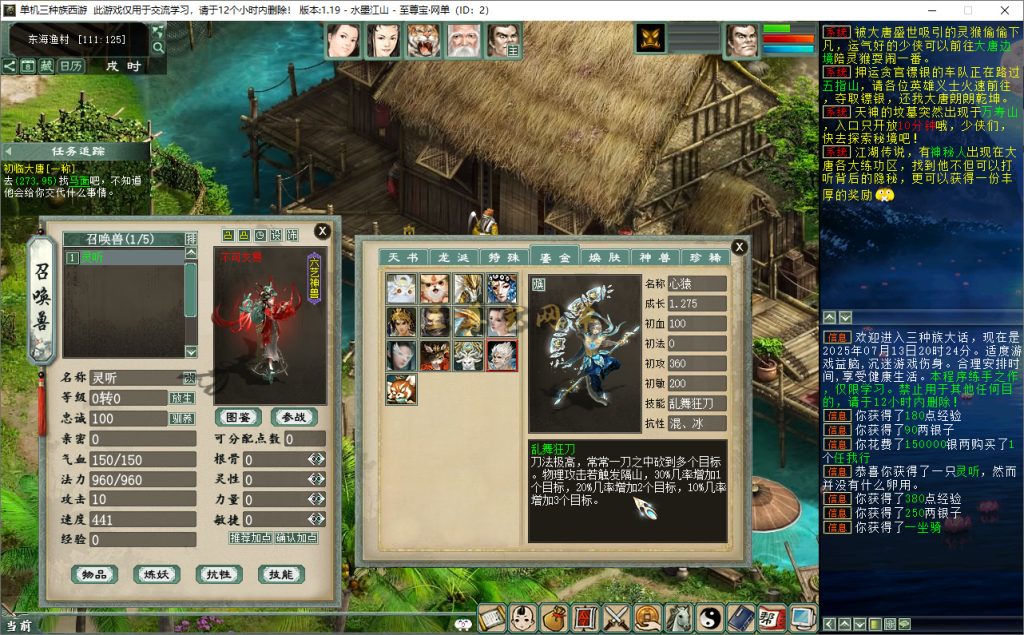Select the 神兽 tab
Viewport: 1024px width, 635px height.
pos(655,258)
